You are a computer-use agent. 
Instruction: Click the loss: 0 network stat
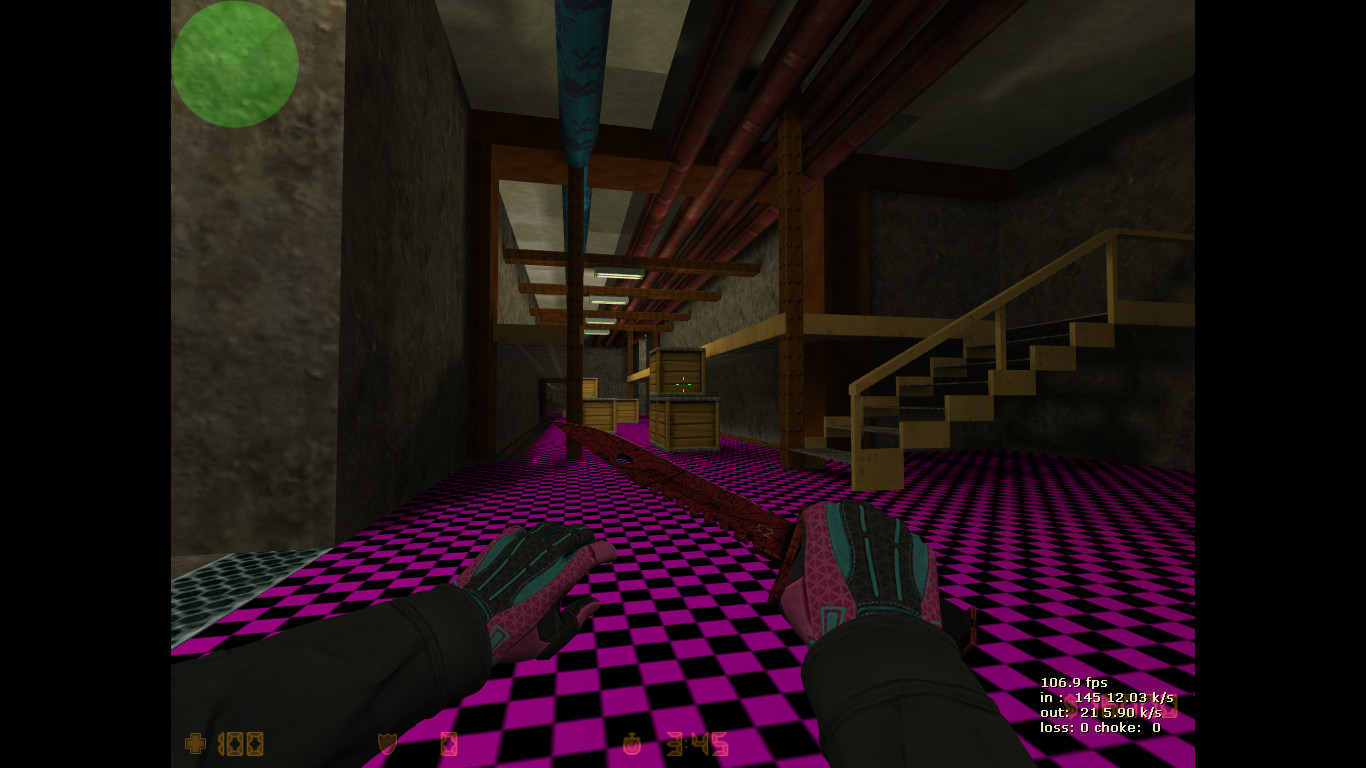1063,727
